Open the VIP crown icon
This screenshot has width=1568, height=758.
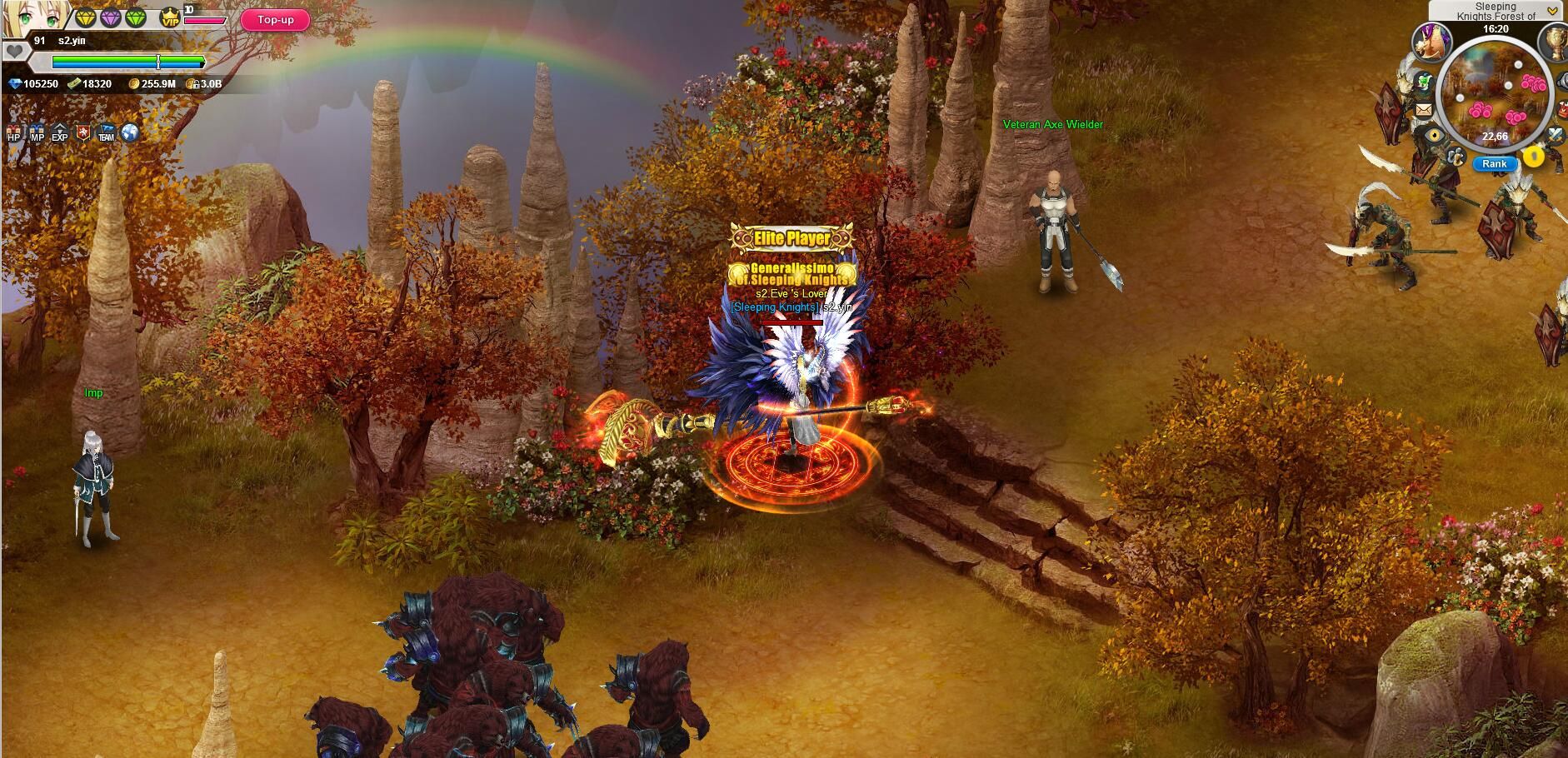[170, 17]
